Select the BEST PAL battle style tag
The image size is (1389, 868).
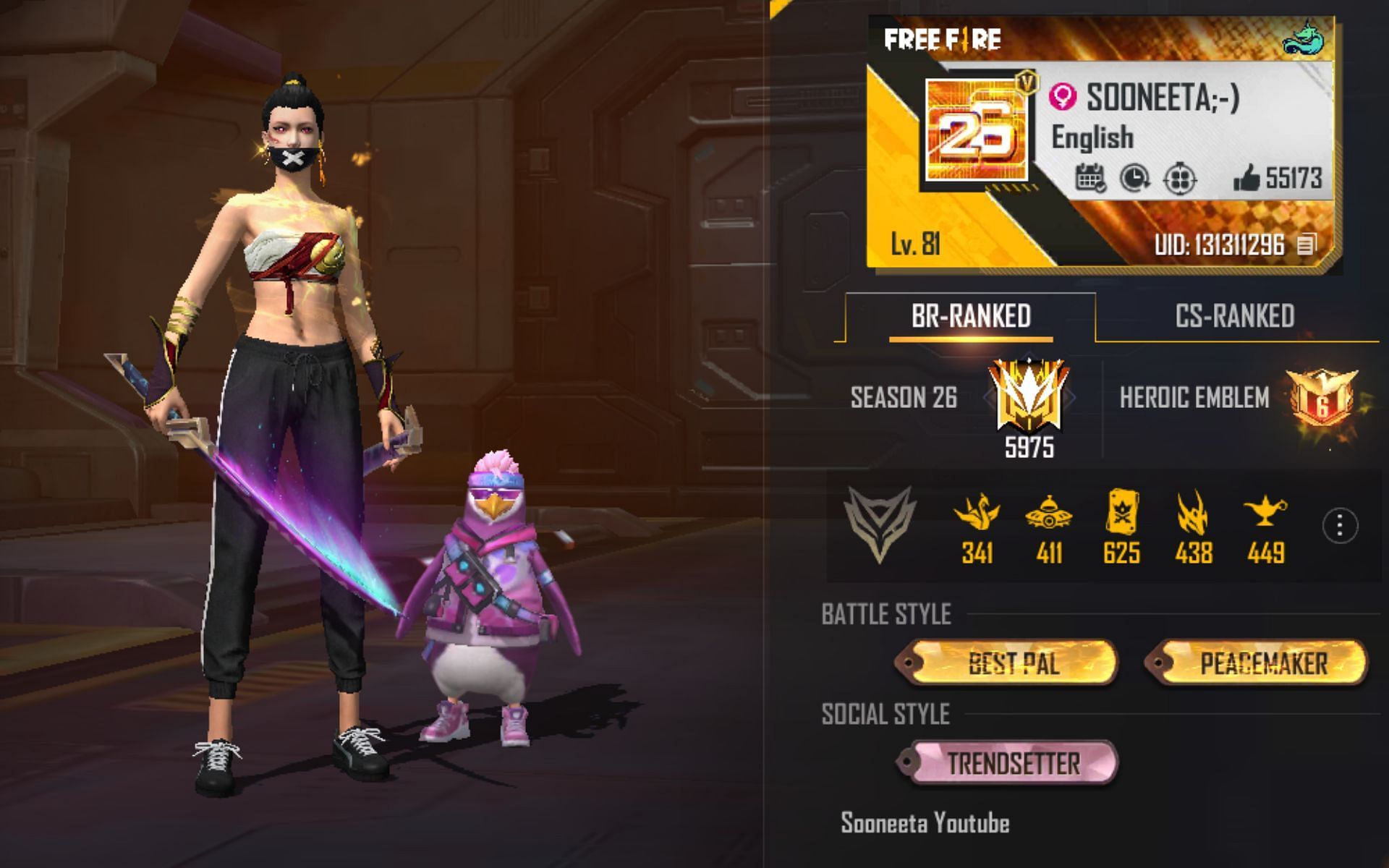(1012, 663)
